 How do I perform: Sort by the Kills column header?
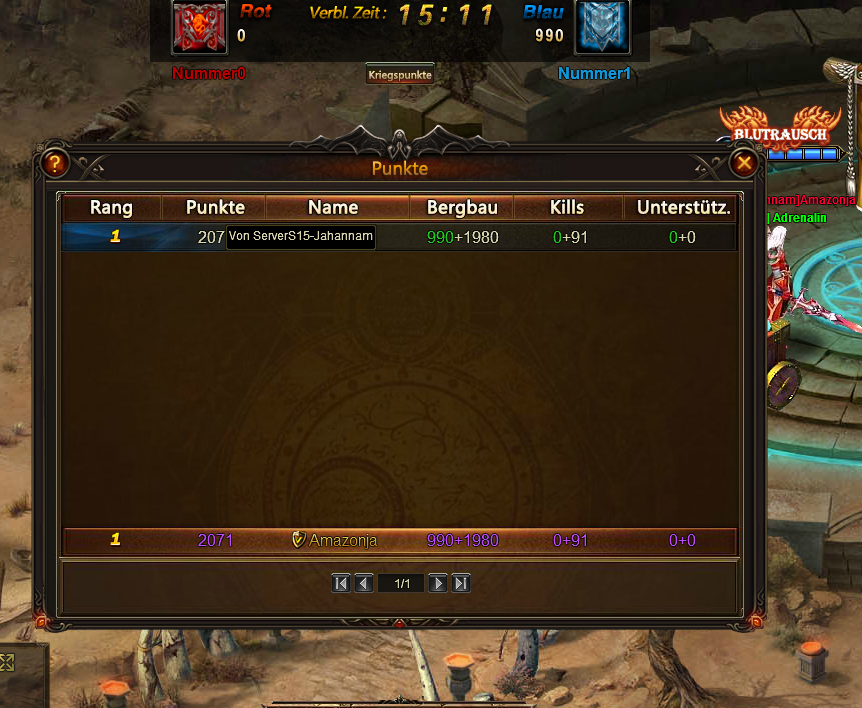click(567, 208)
